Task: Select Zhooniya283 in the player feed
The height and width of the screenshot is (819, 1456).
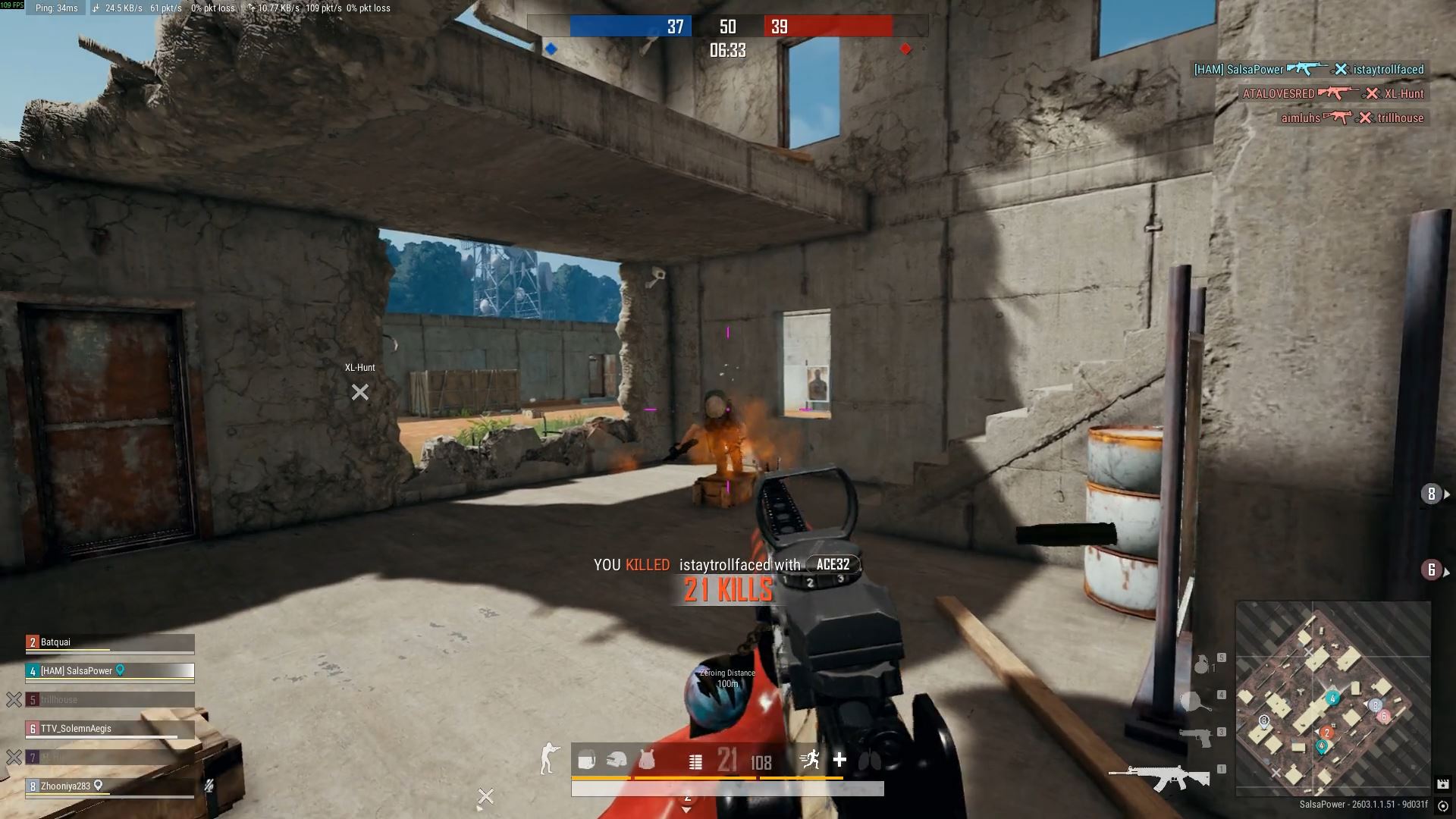Action: [x=67, y=786]
